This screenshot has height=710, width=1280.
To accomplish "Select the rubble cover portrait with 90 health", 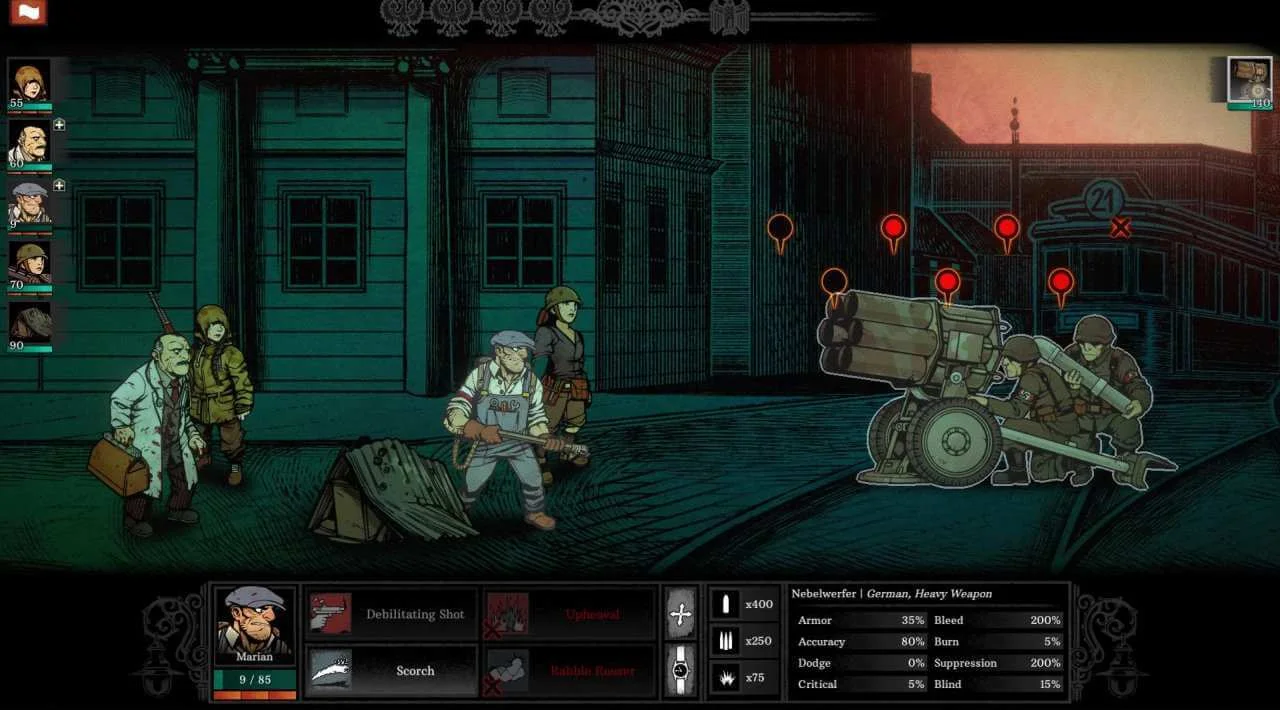I will point(29,324).
